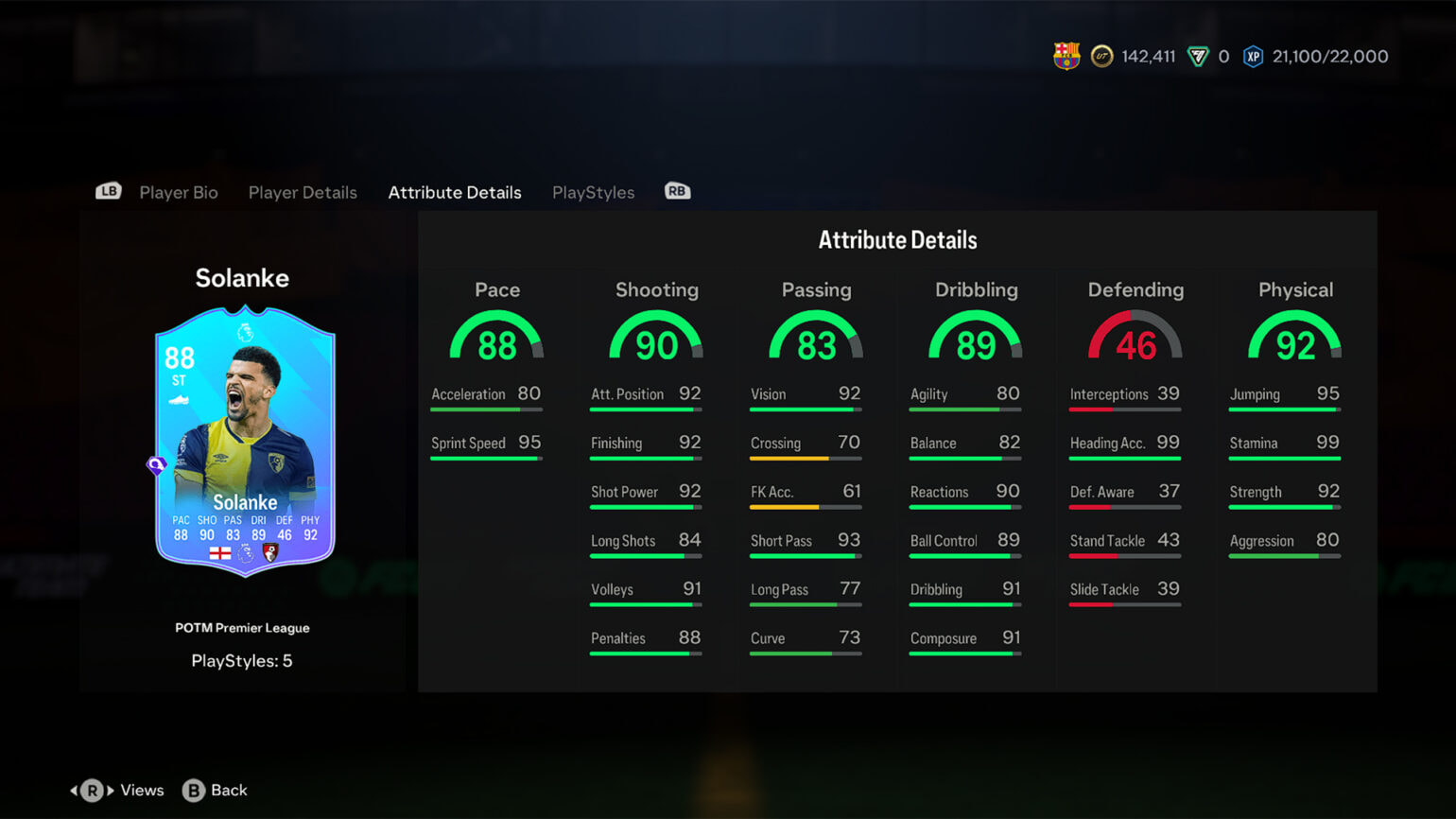Select the Solanke player card portrait

244,435
